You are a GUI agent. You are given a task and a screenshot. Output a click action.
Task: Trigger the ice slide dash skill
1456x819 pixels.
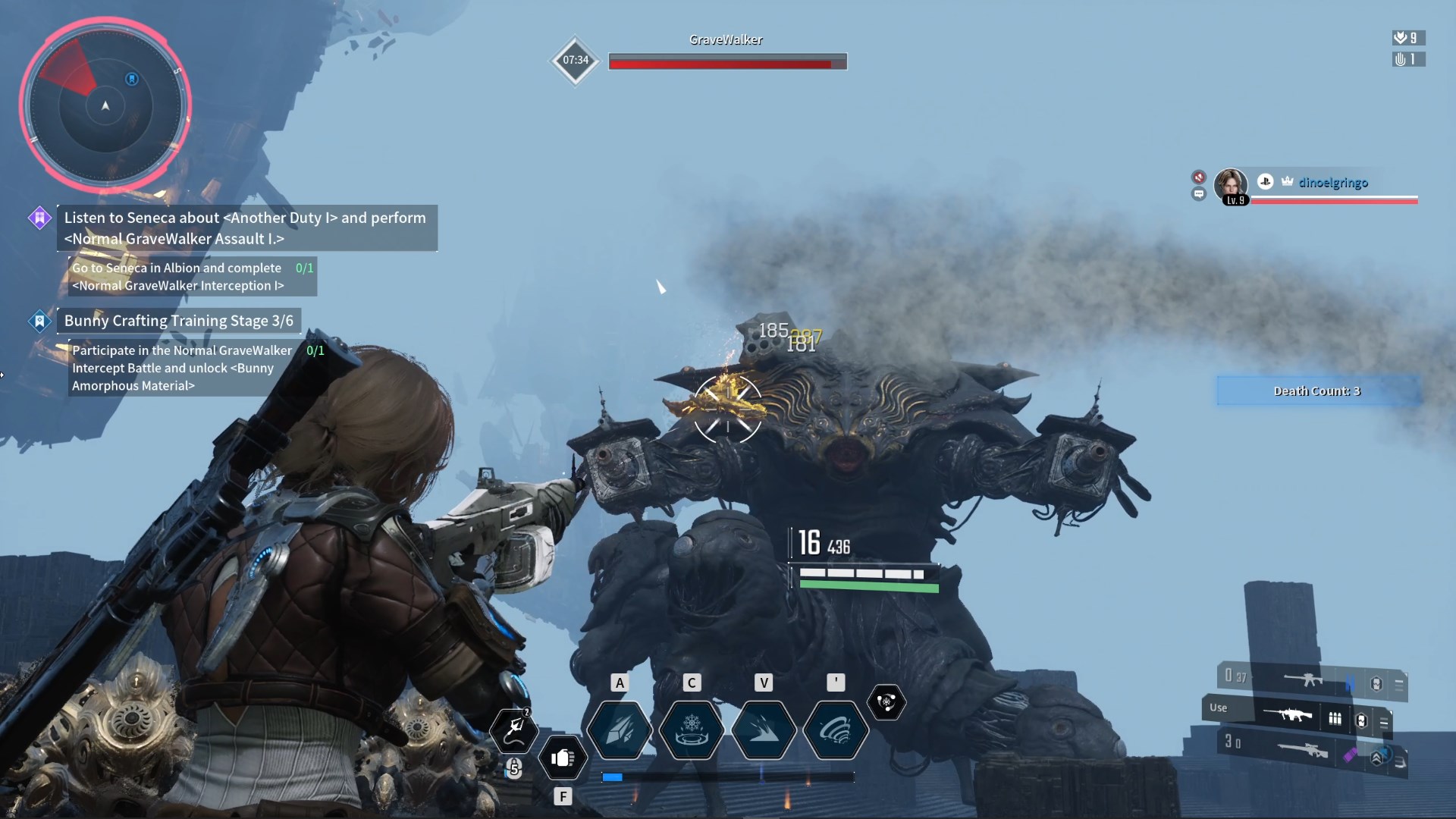coord(764,730)
